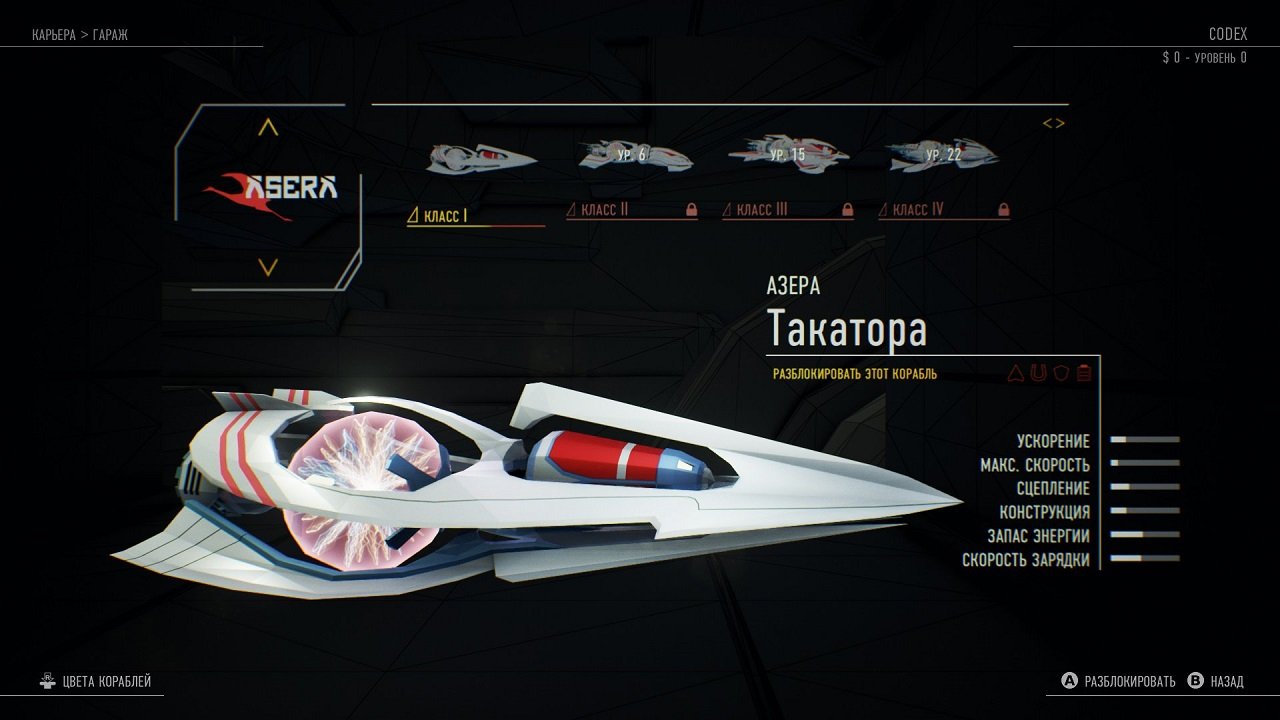This screenshot has height=720, width=1280.
Task: Click the padlock on КЛАСС II
Action: [691, 210]
